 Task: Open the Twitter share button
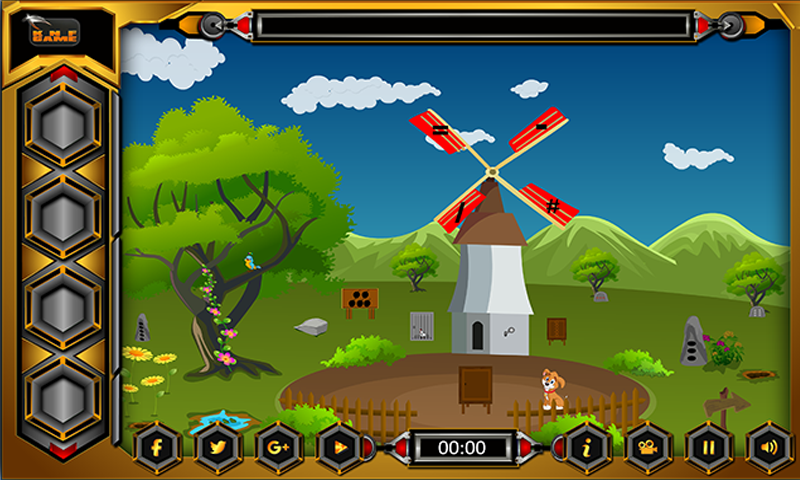[218, 447]
